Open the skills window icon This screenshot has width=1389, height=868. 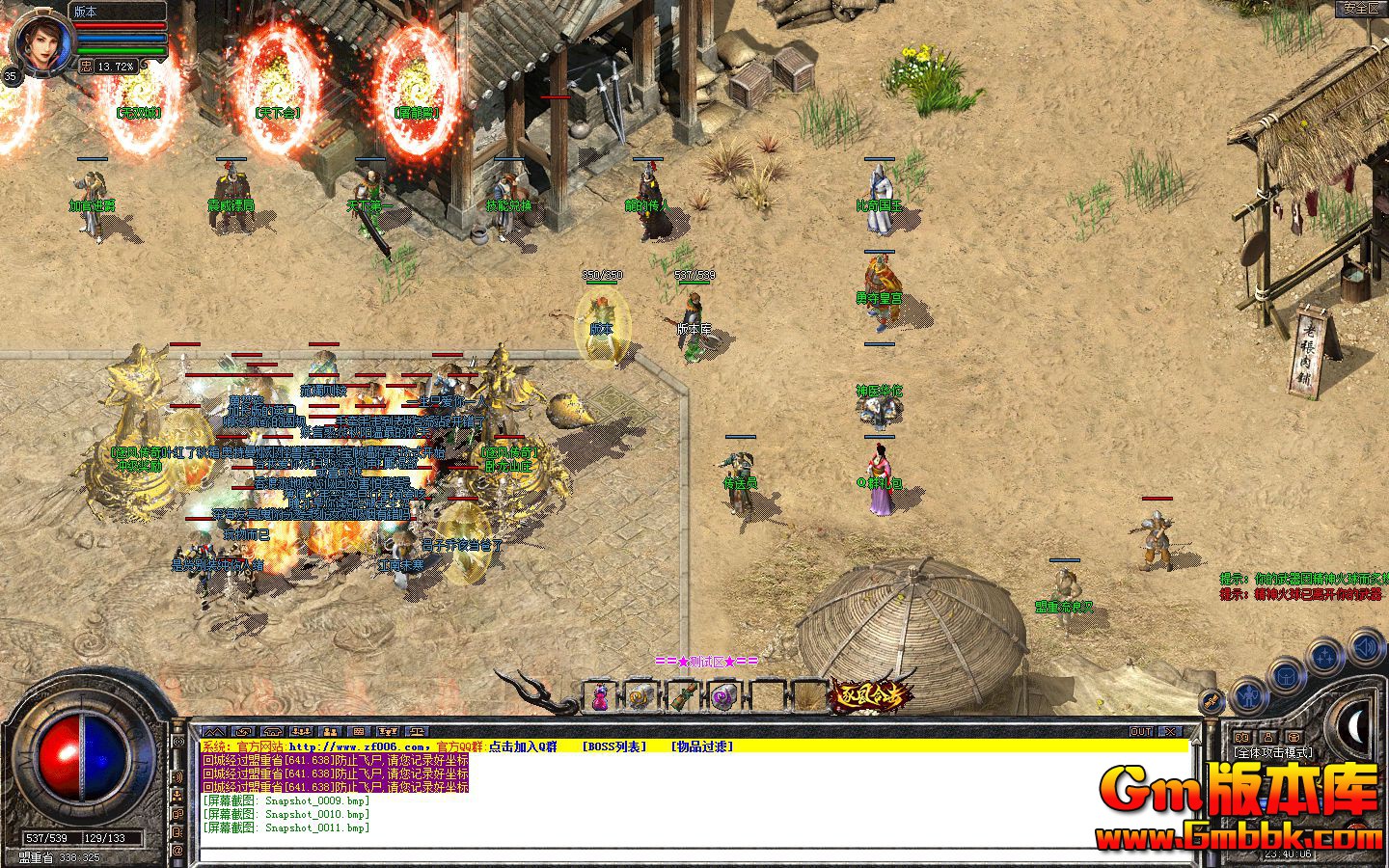point(1211,701)
